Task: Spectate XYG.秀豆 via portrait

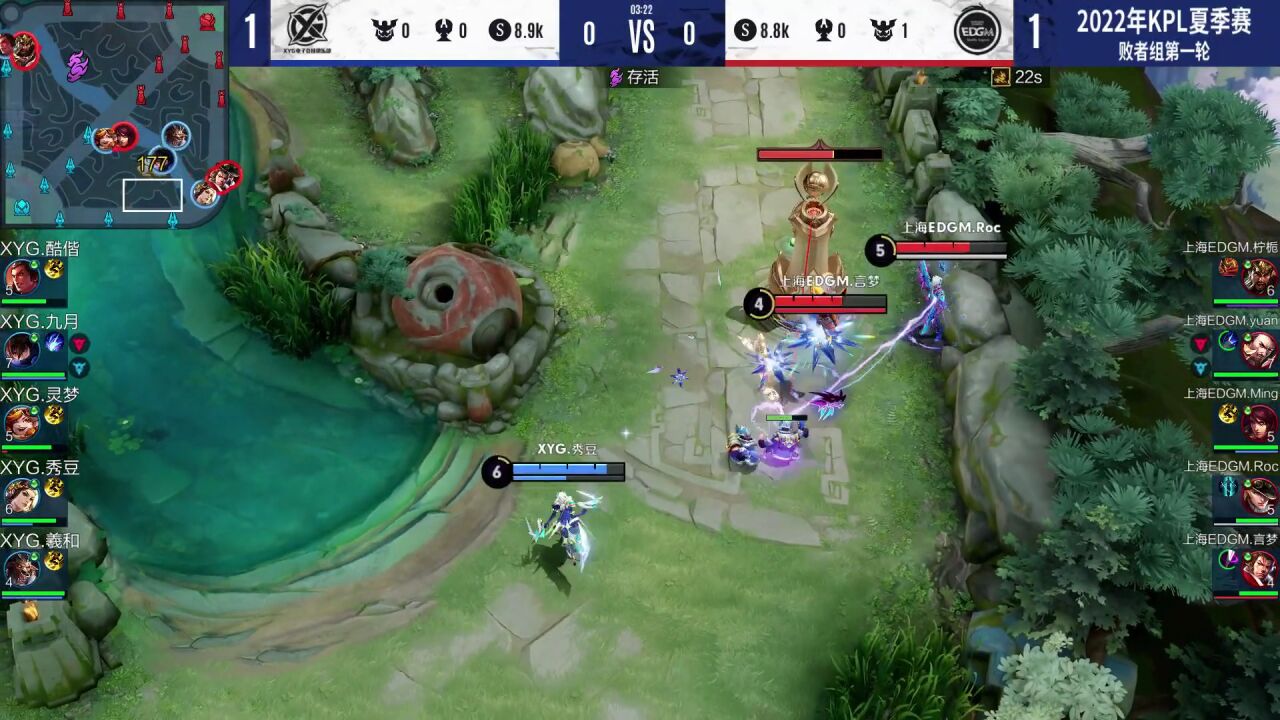Action: (x=20, y=496)
